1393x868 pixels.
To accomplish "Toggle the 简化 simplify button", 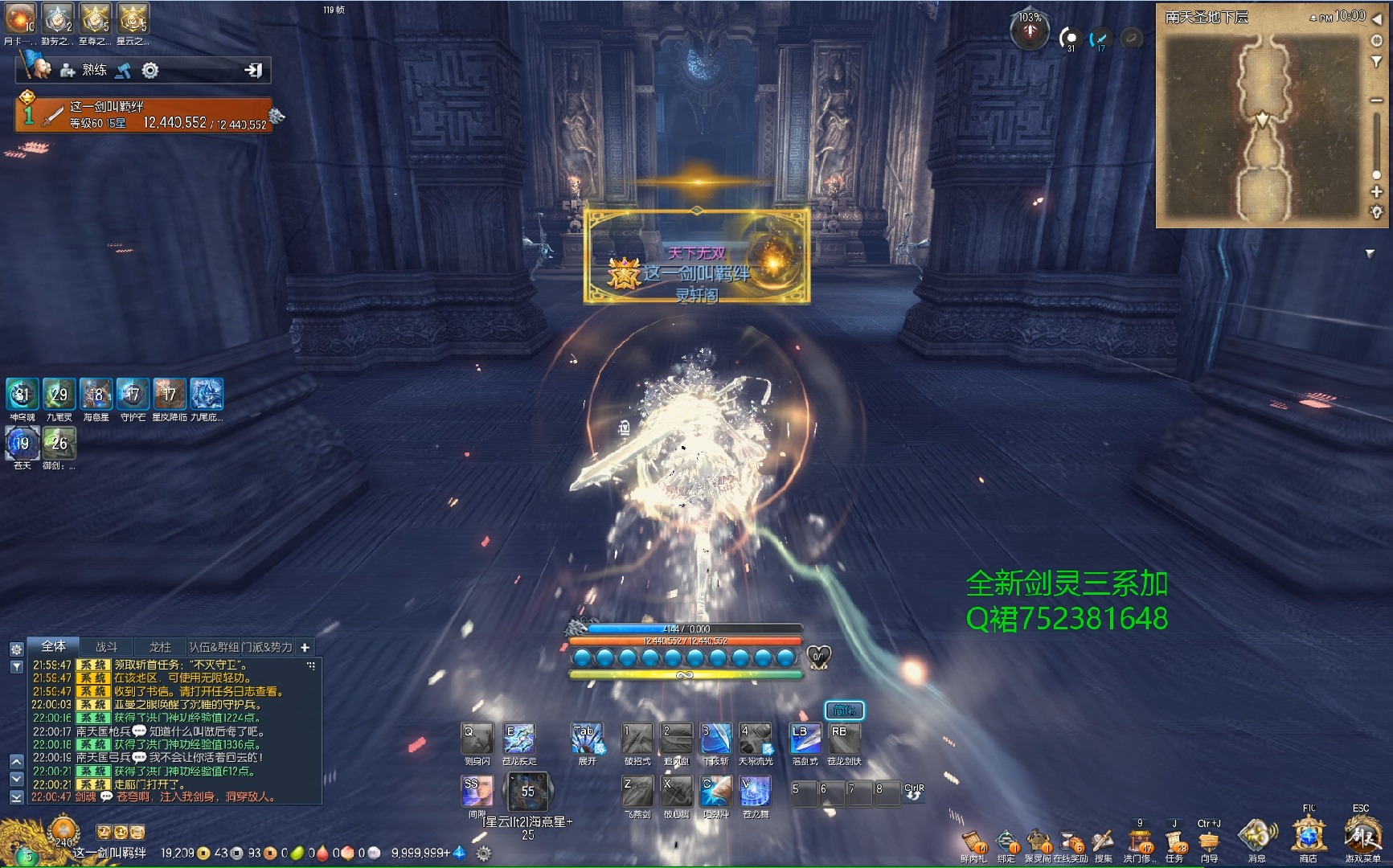I will [x=844, y=710].
